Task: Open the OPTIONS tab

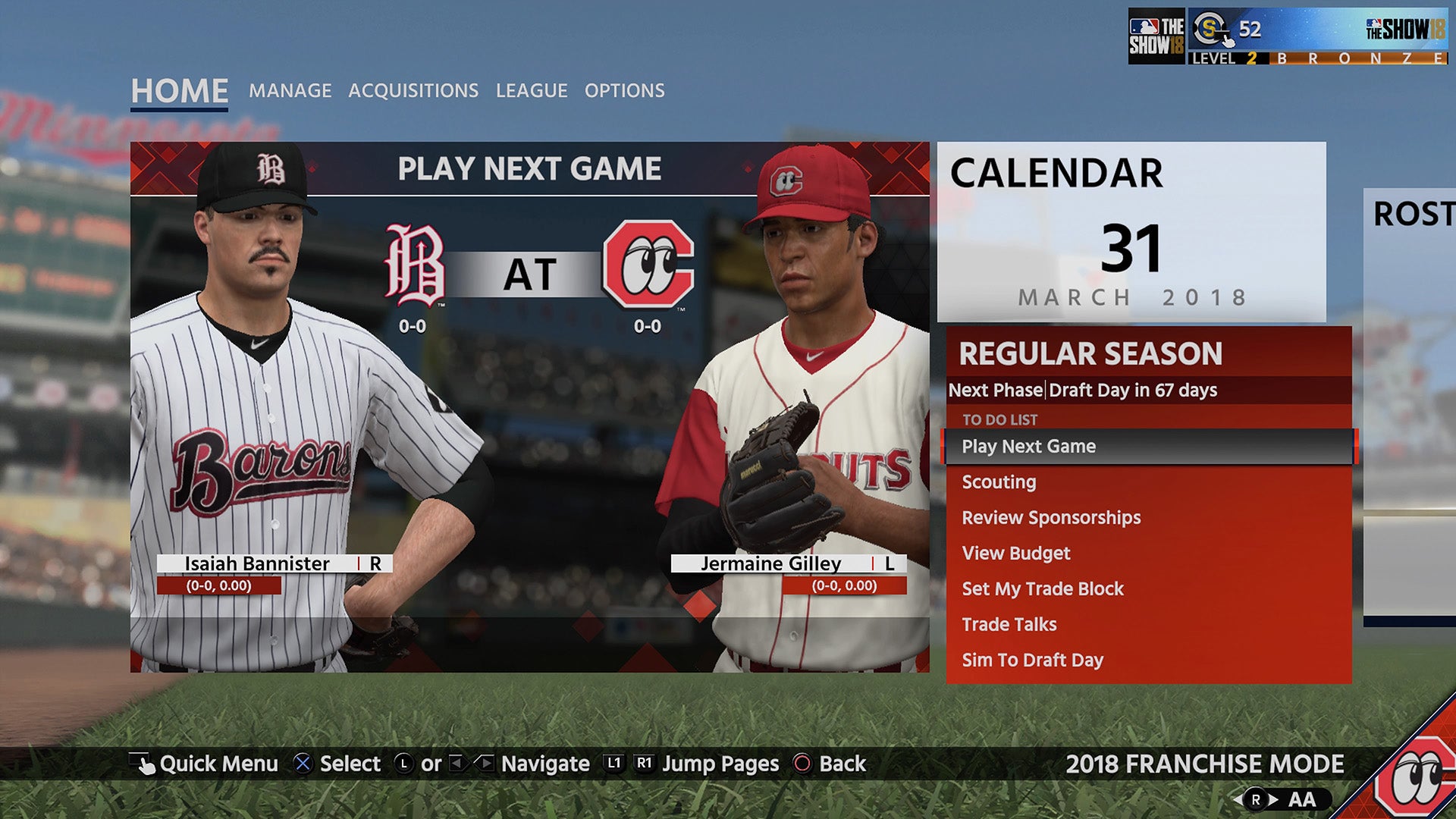Action: (624, 91)
